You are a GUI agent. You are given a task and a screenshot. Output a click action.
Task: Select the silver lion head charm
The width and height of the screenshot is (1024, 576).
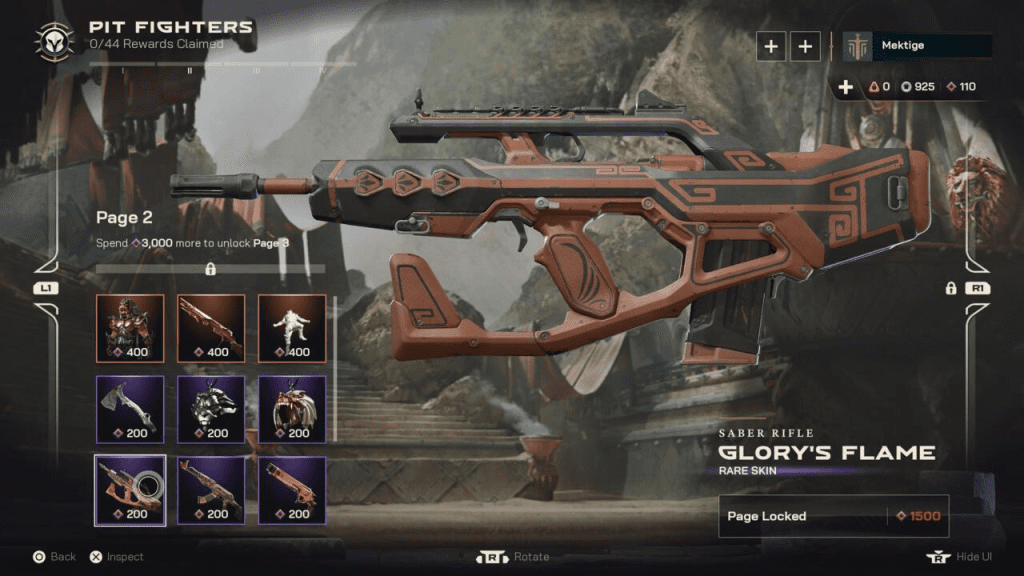coord(211,408)
